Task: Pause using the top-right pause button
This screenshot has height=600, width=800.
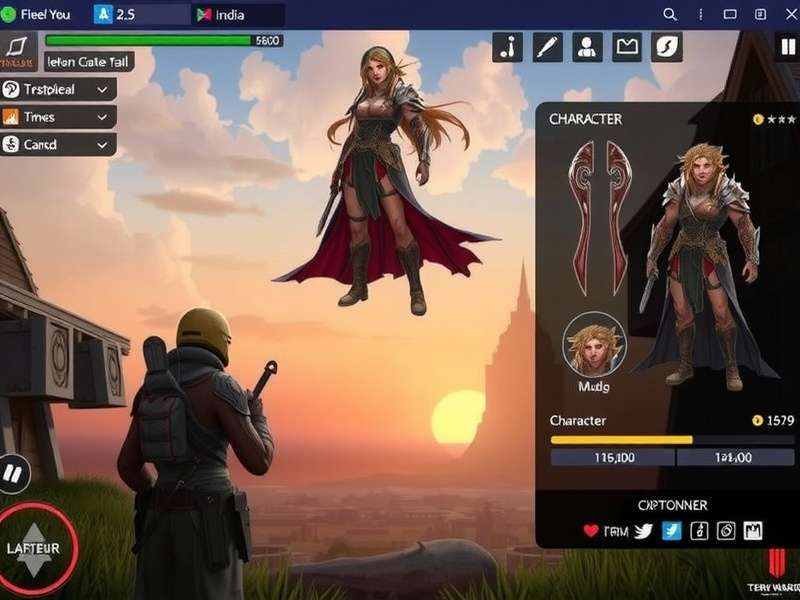Action: click(x=788, y=47)
